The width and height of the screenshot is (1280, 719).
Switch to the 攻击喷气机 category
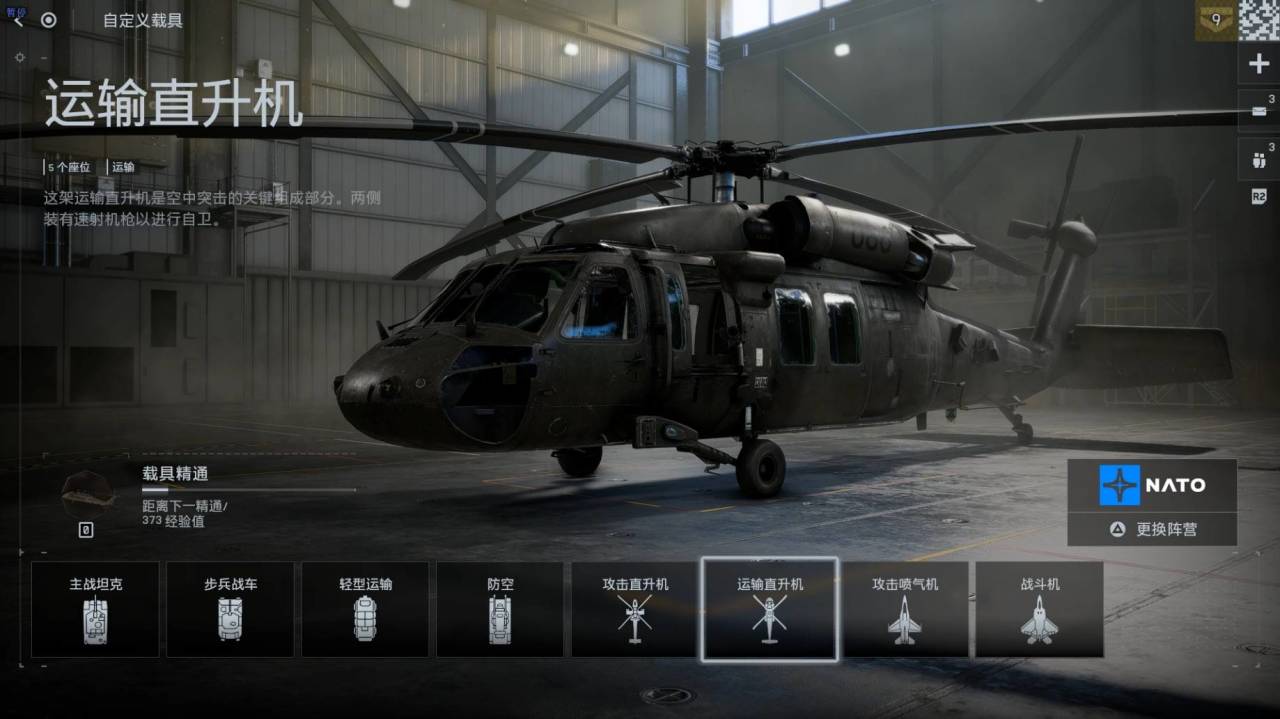[x=905, y=609]
